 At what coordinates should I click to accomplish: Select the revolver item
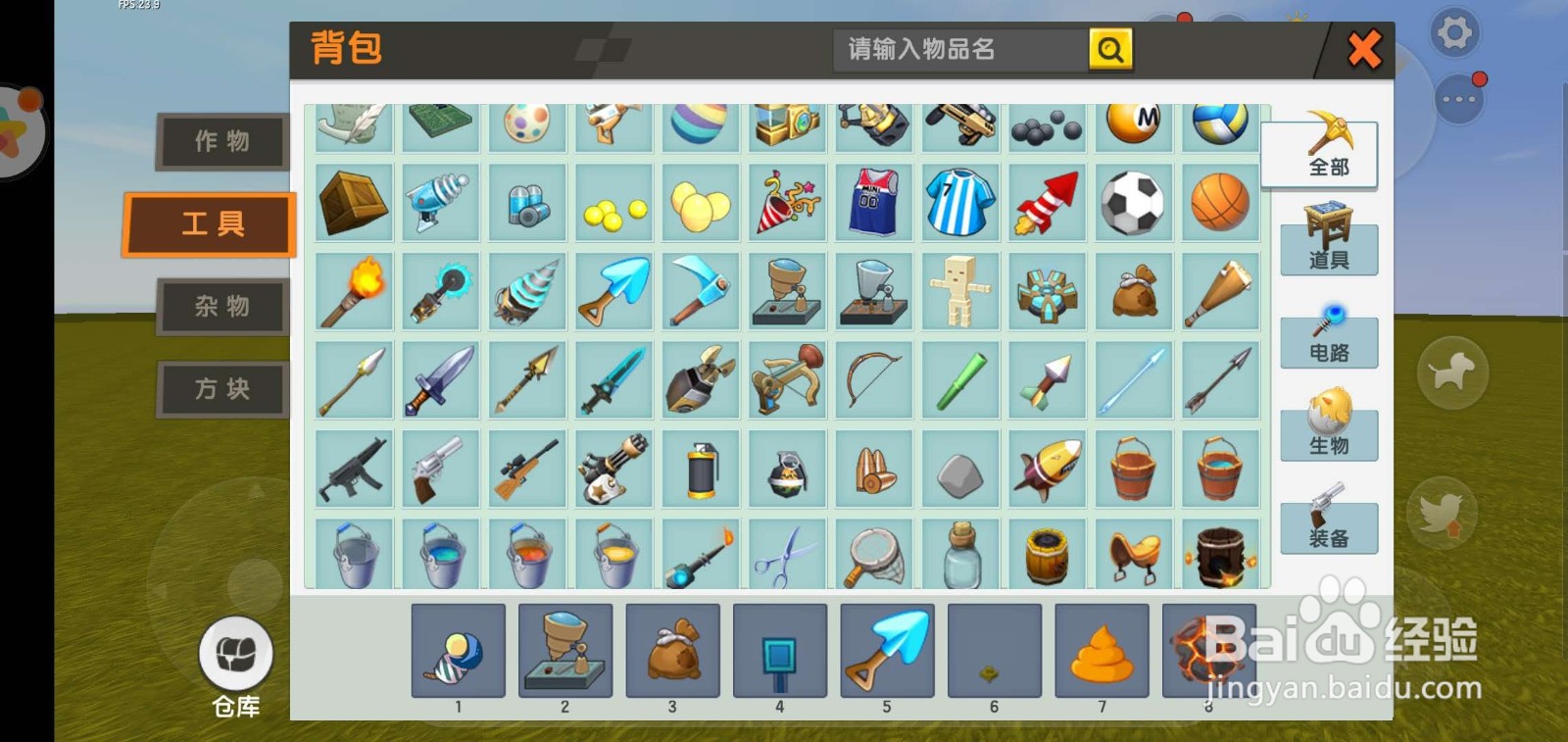[440, 469]
